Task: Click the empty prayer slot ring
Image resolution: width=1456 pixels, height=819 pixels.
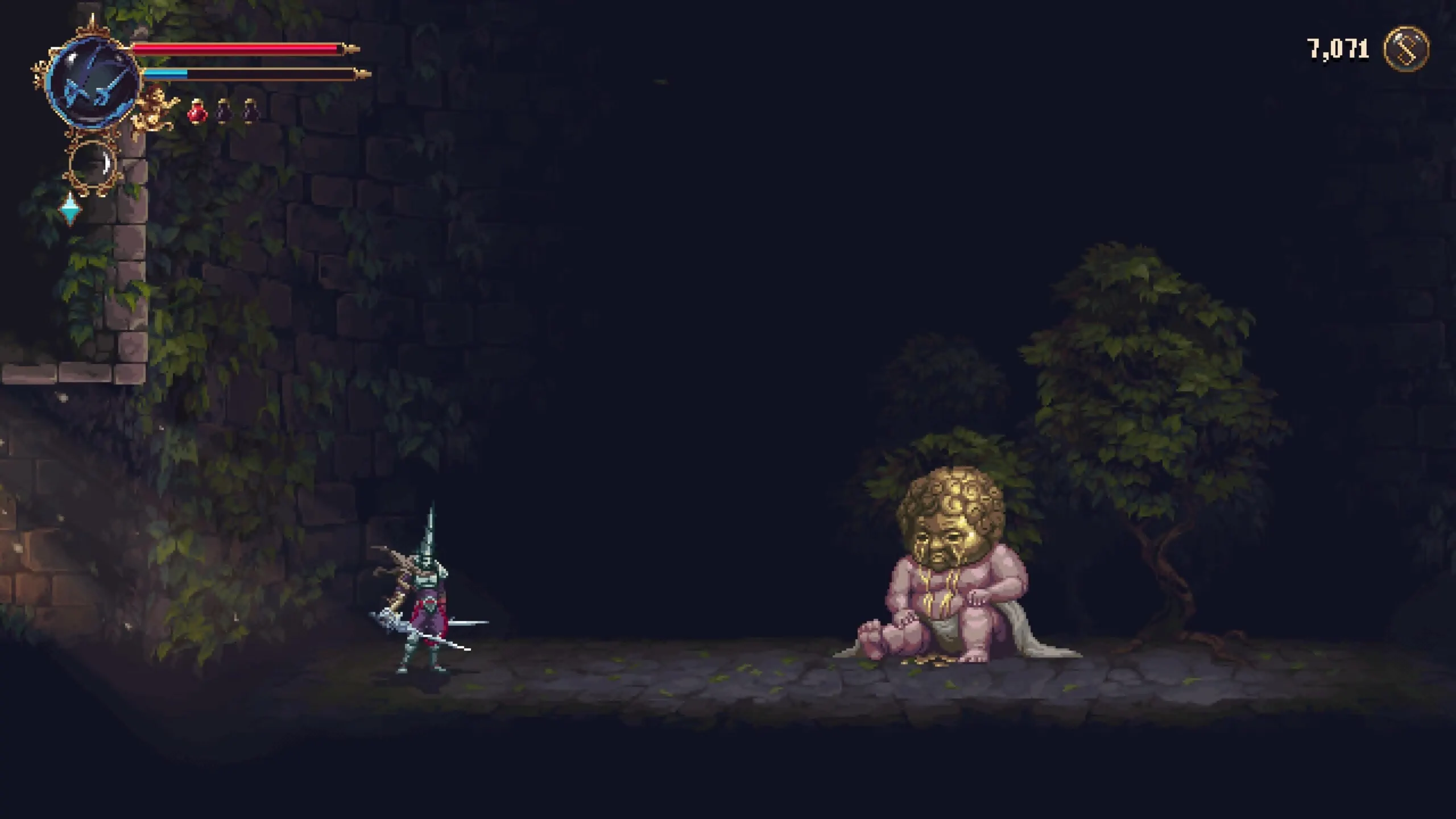Action: 93,164
